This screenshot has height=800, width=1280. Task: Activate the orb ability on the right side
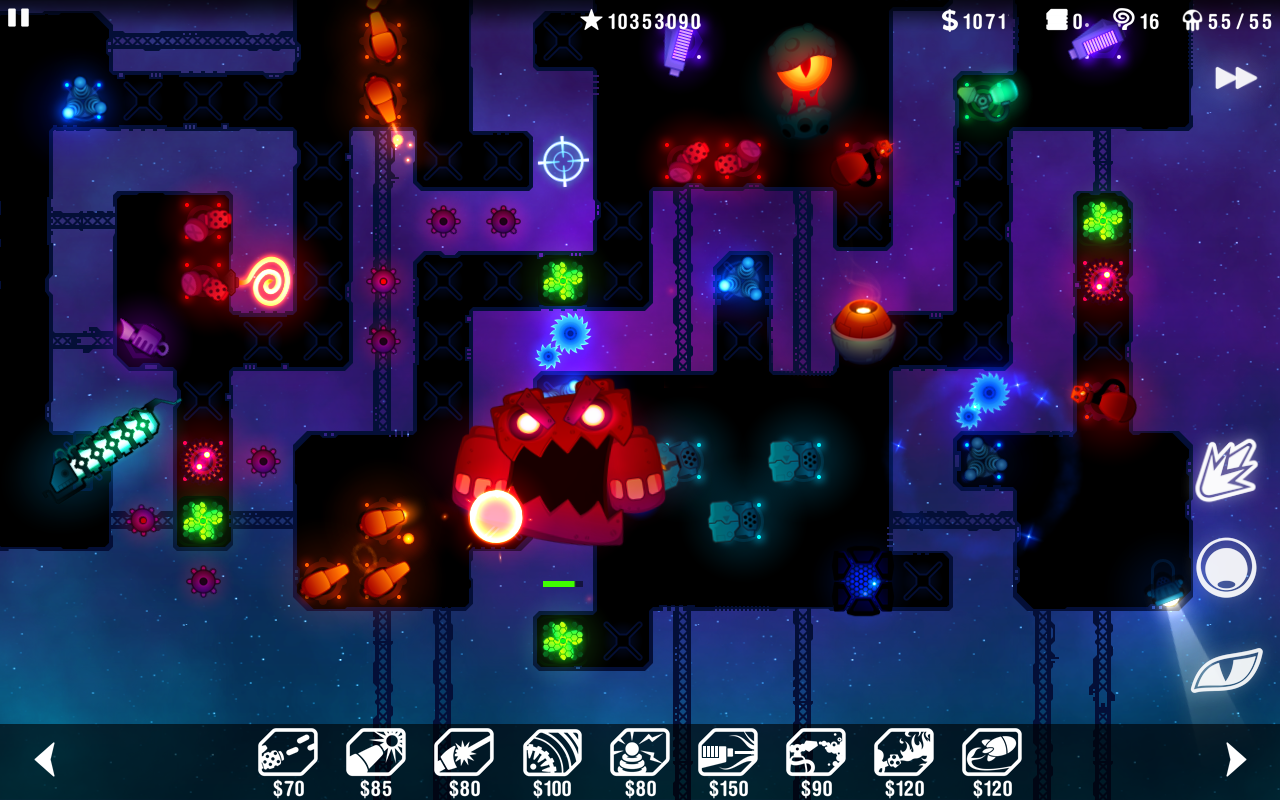(1225, 566)
